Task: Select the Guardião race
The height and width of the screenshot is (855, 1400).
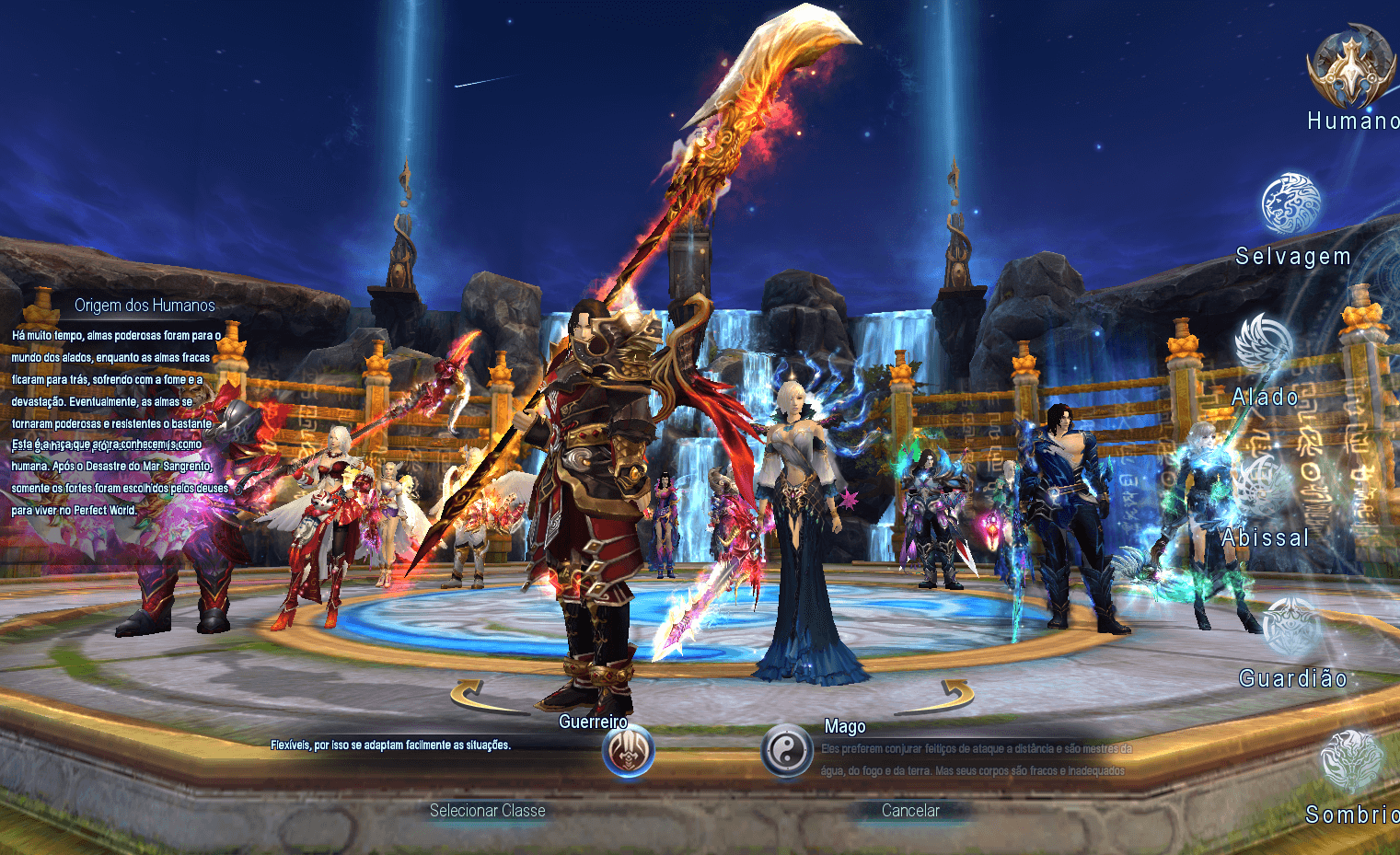Action: 1291,629
